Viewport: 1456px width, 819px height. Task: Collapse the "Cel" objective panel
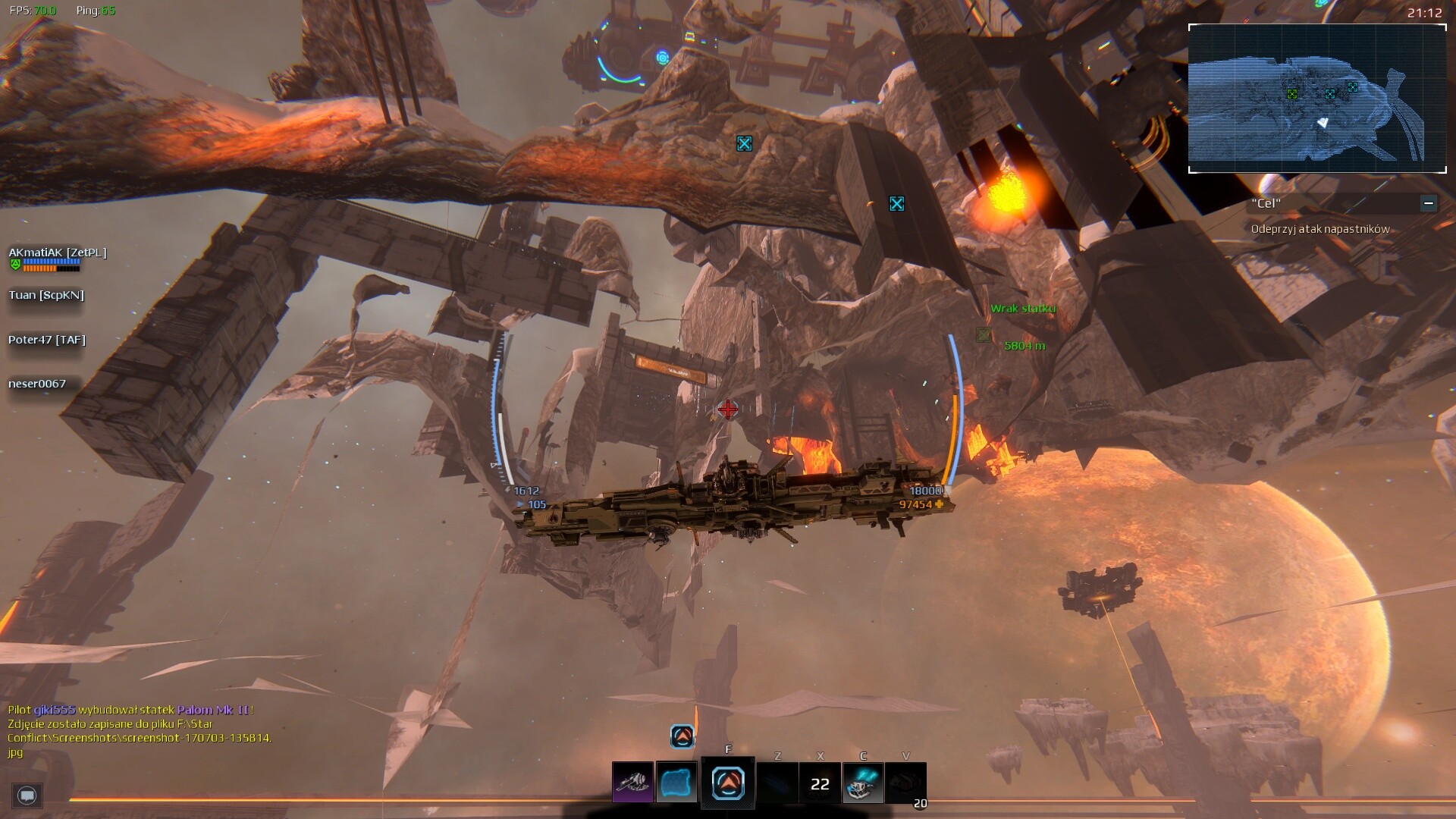pyautogui.click(x=1428, y=203)
